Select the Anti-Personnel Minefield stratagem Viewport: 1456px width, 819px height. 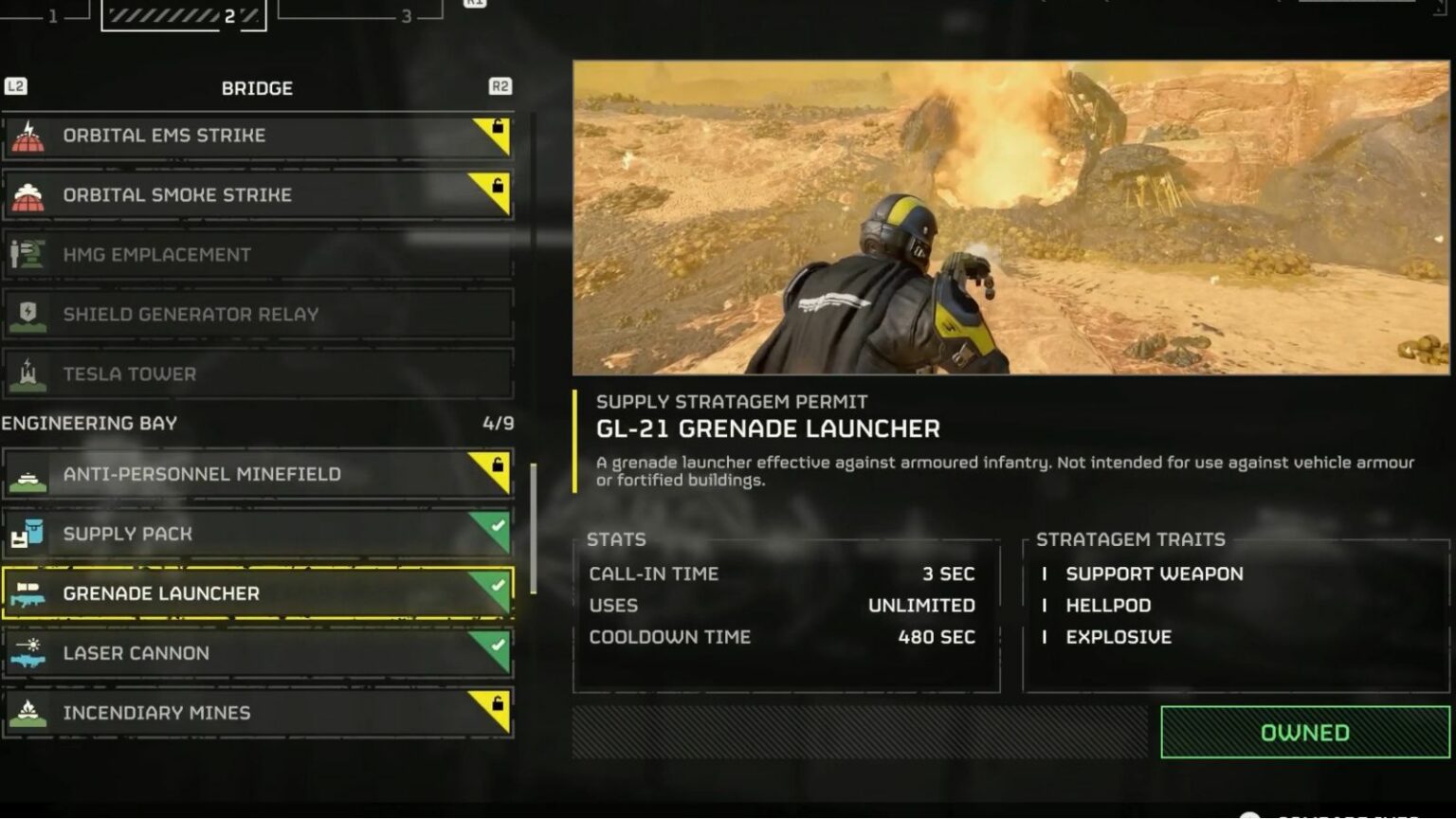[256, 474]
